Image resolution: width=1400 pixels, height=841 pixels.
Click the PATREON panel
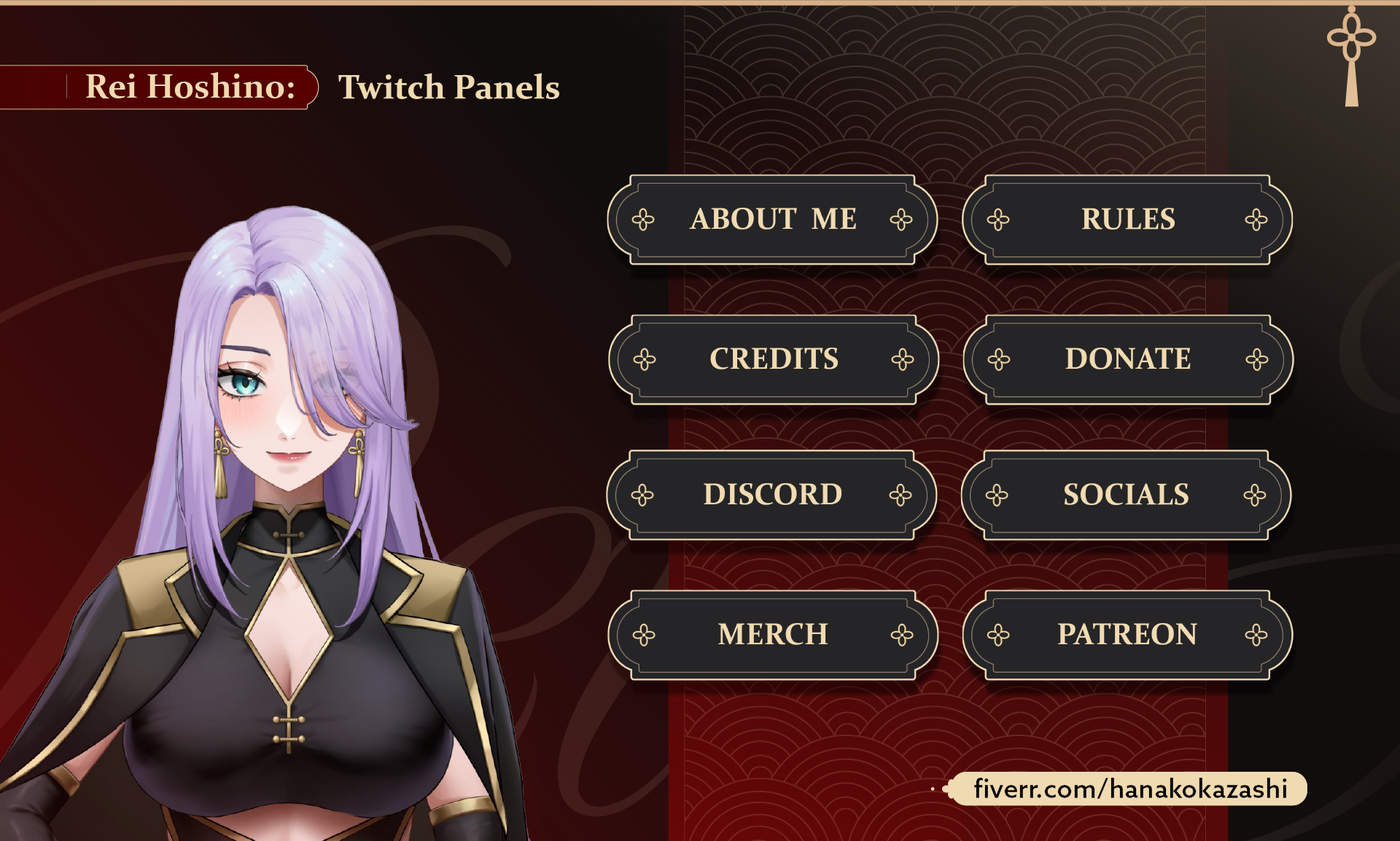(x=1127, y=635)
